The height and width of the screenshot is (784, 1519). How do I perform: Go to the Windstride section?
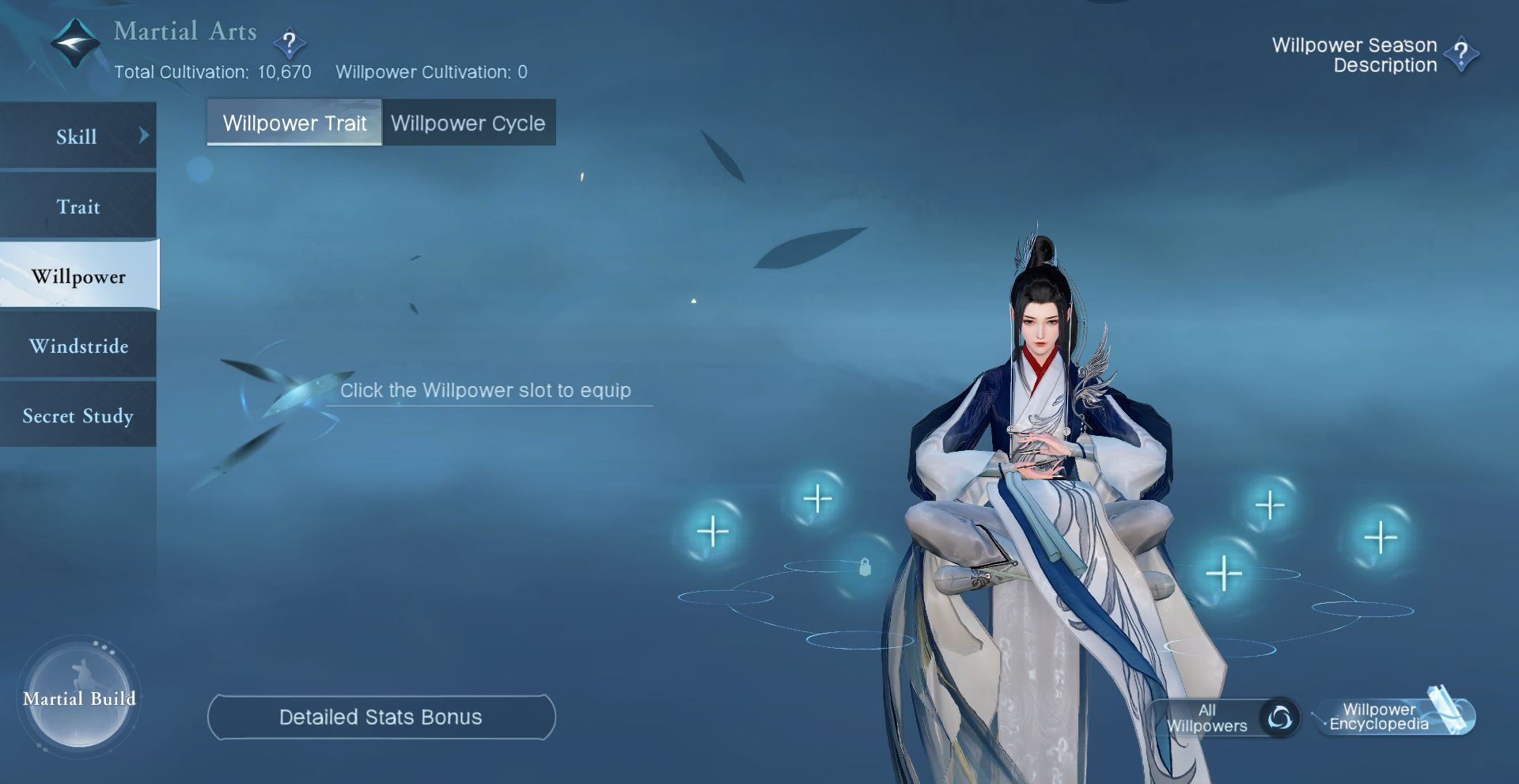click(x=78, y=346)
